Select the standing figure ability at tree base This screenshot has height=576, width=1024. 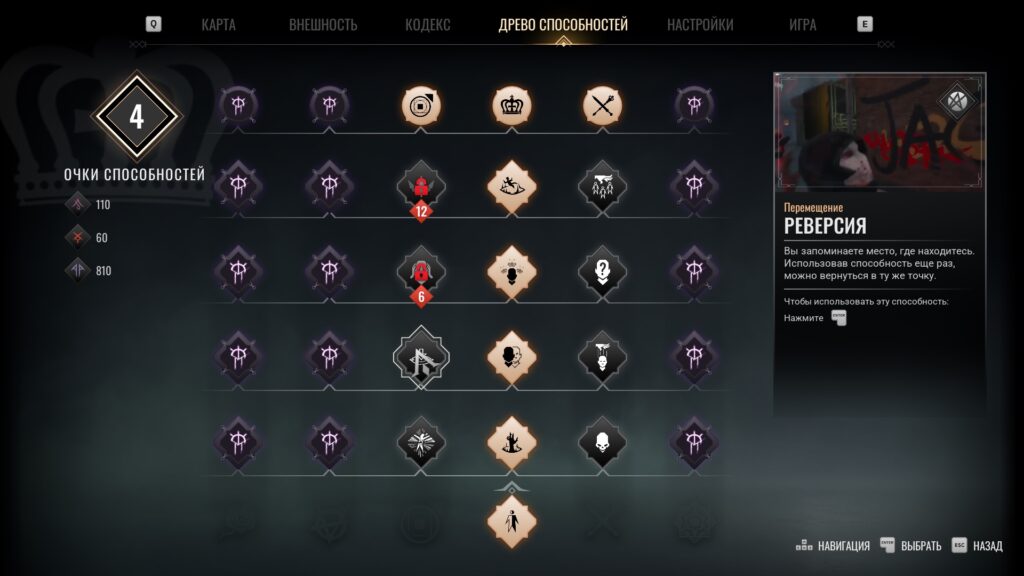512,521
